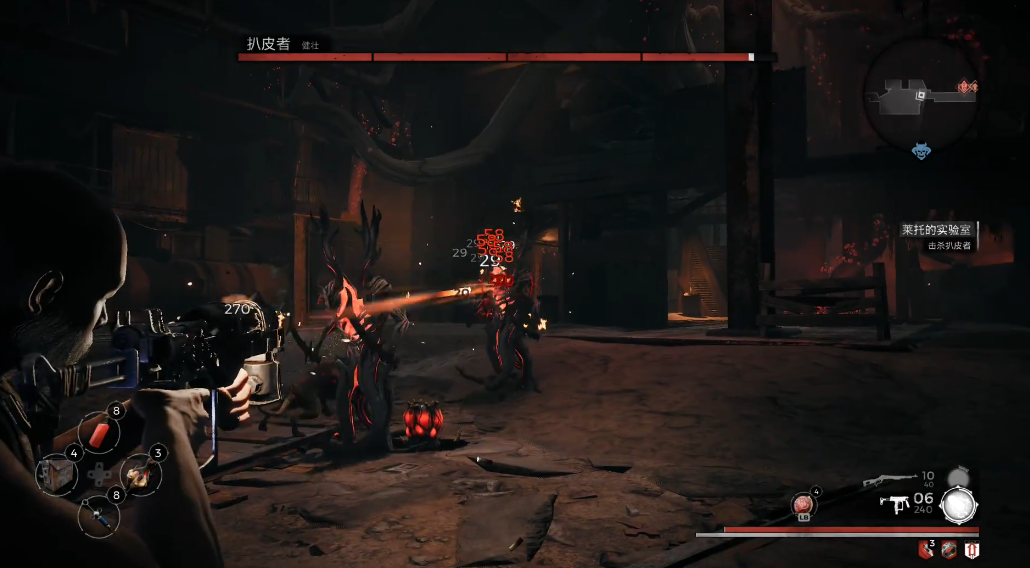Open the 莱托的实验室 objective tracker
1030x568 pixels.
[937, 230]
